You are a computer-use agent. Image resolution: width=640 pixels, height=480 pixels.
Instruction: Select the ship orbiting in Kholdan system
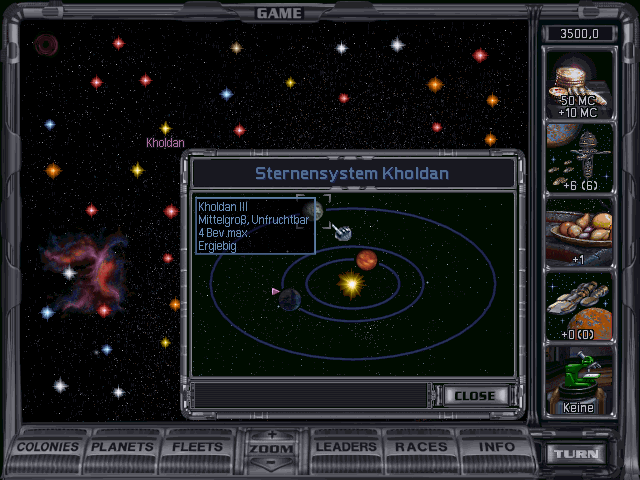[x=343, y=233]
